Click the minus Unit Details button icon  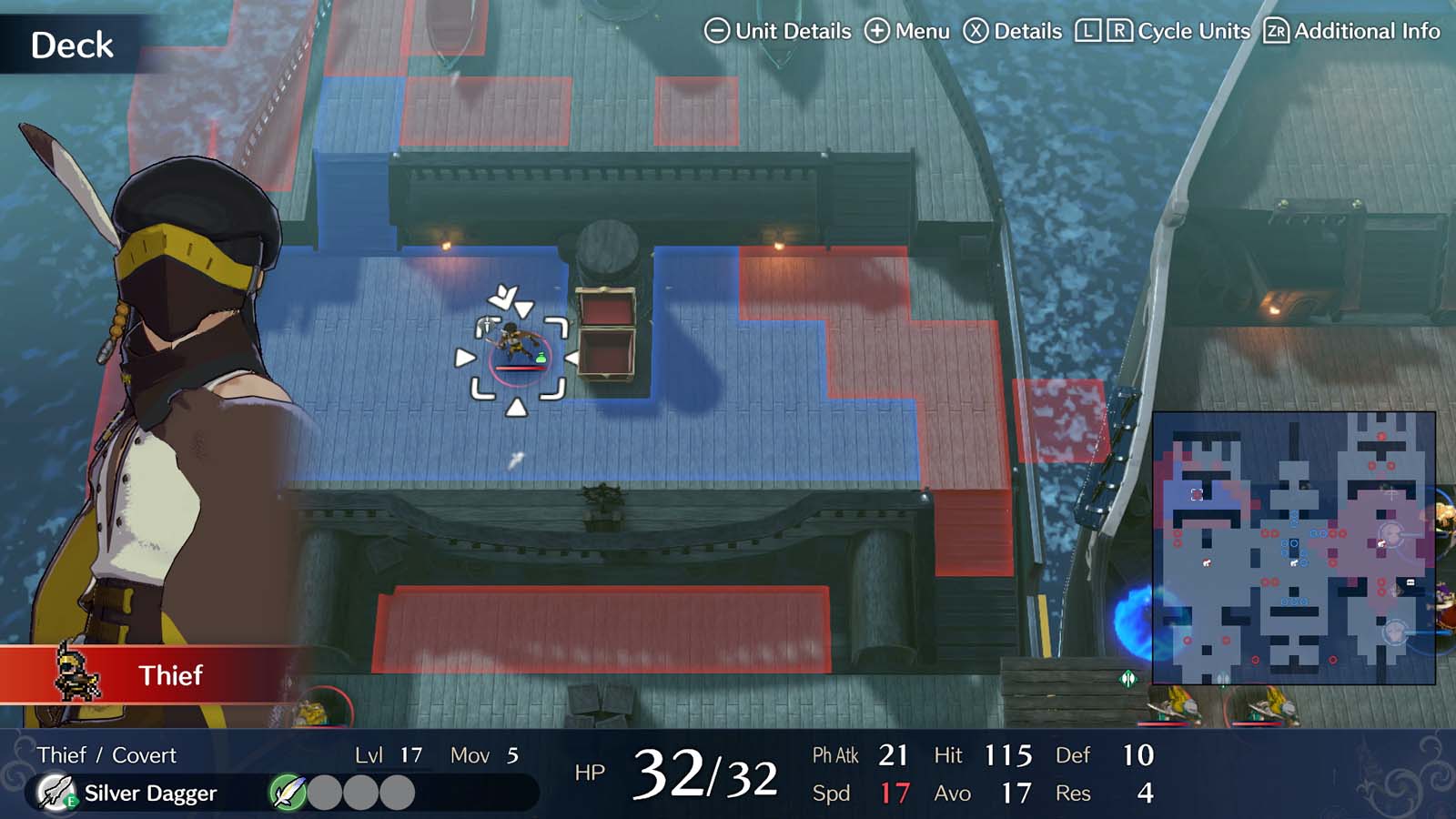[x=717, y=30]
